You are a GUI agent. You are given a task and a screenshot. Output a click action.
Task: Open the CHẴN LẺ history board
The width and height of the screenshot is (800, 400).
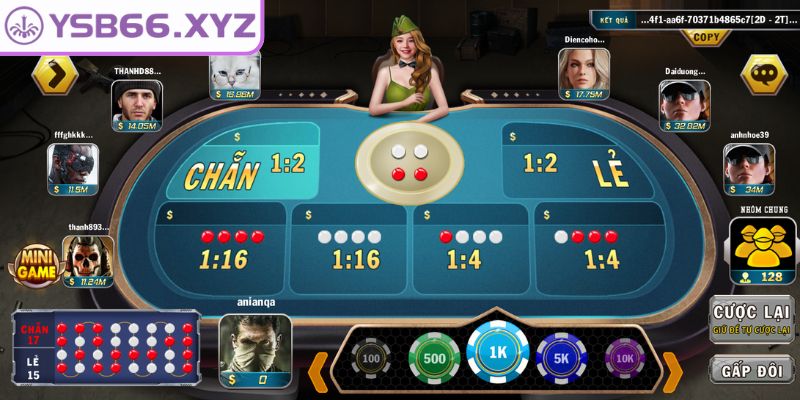click(x=106, y=346)
